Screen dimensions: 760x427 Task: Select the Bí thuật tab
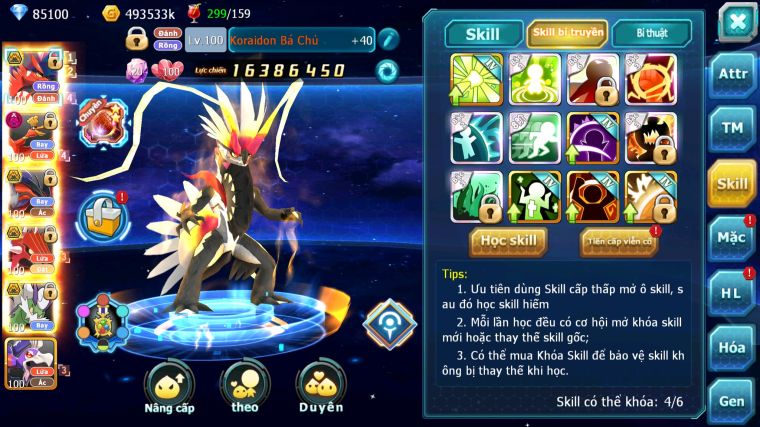tap(651, 34)
